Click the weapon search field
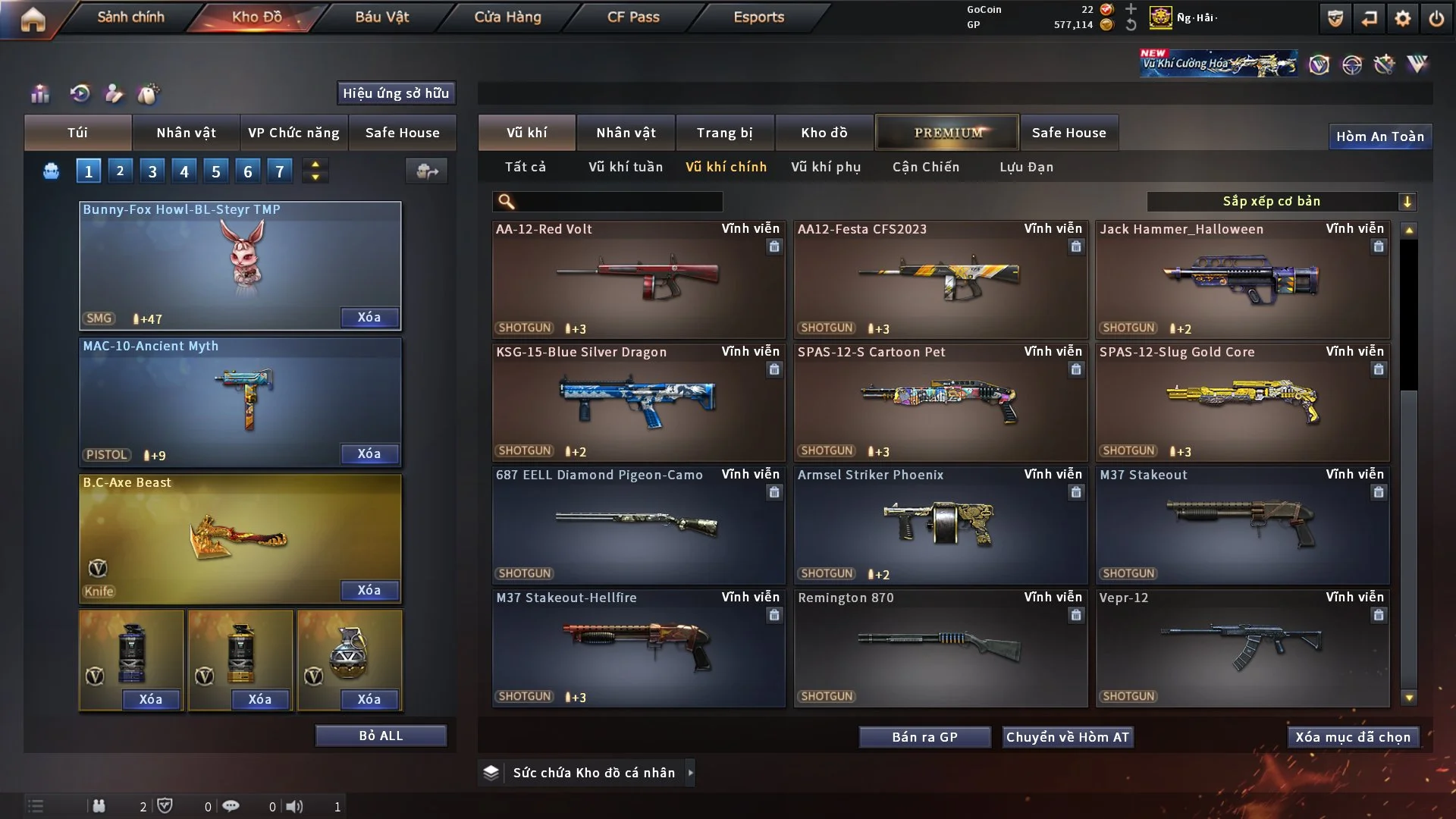 (618, 201)
